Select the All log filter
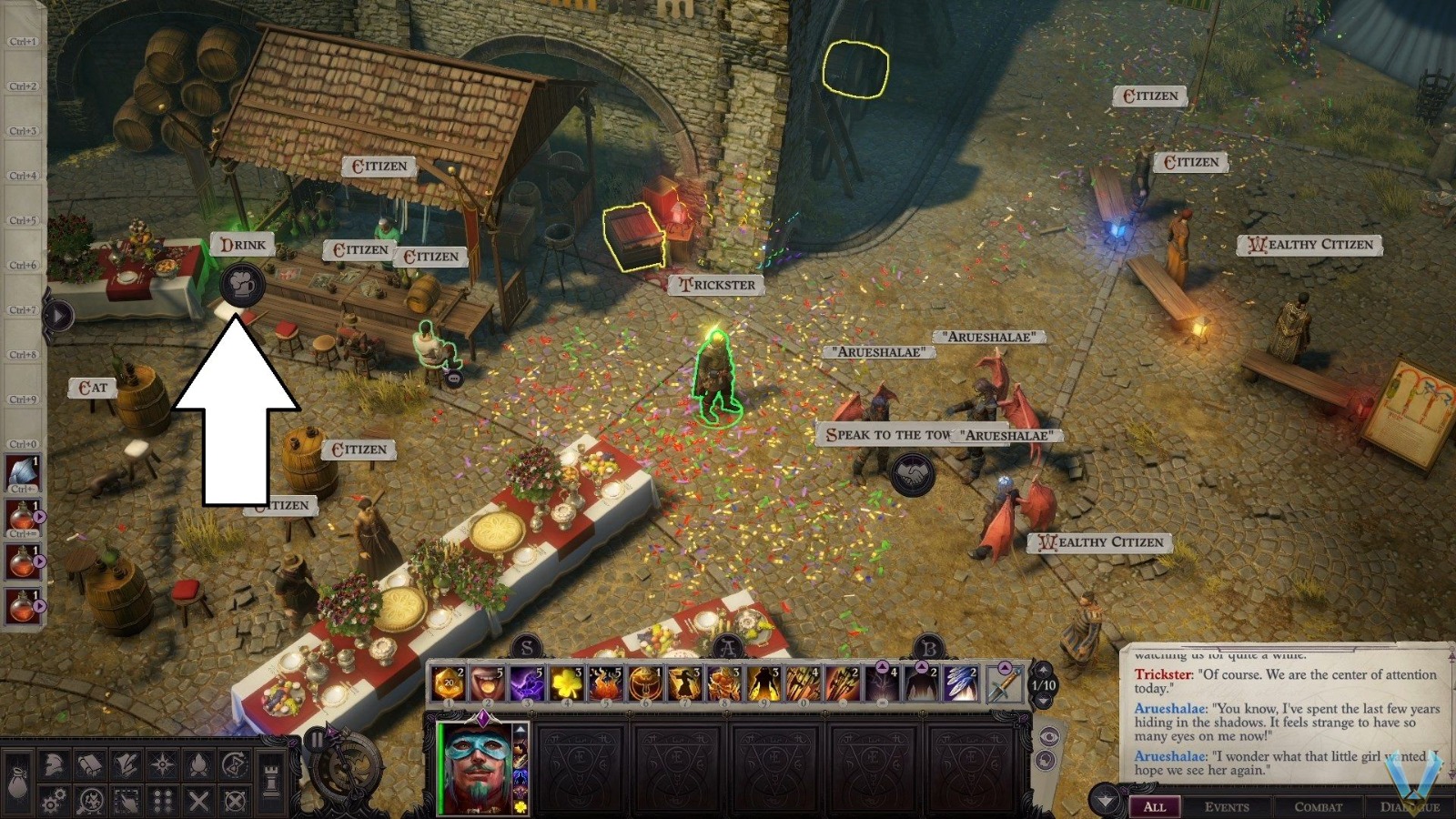The image size is (1456, 819). [x=1156, y=806]
